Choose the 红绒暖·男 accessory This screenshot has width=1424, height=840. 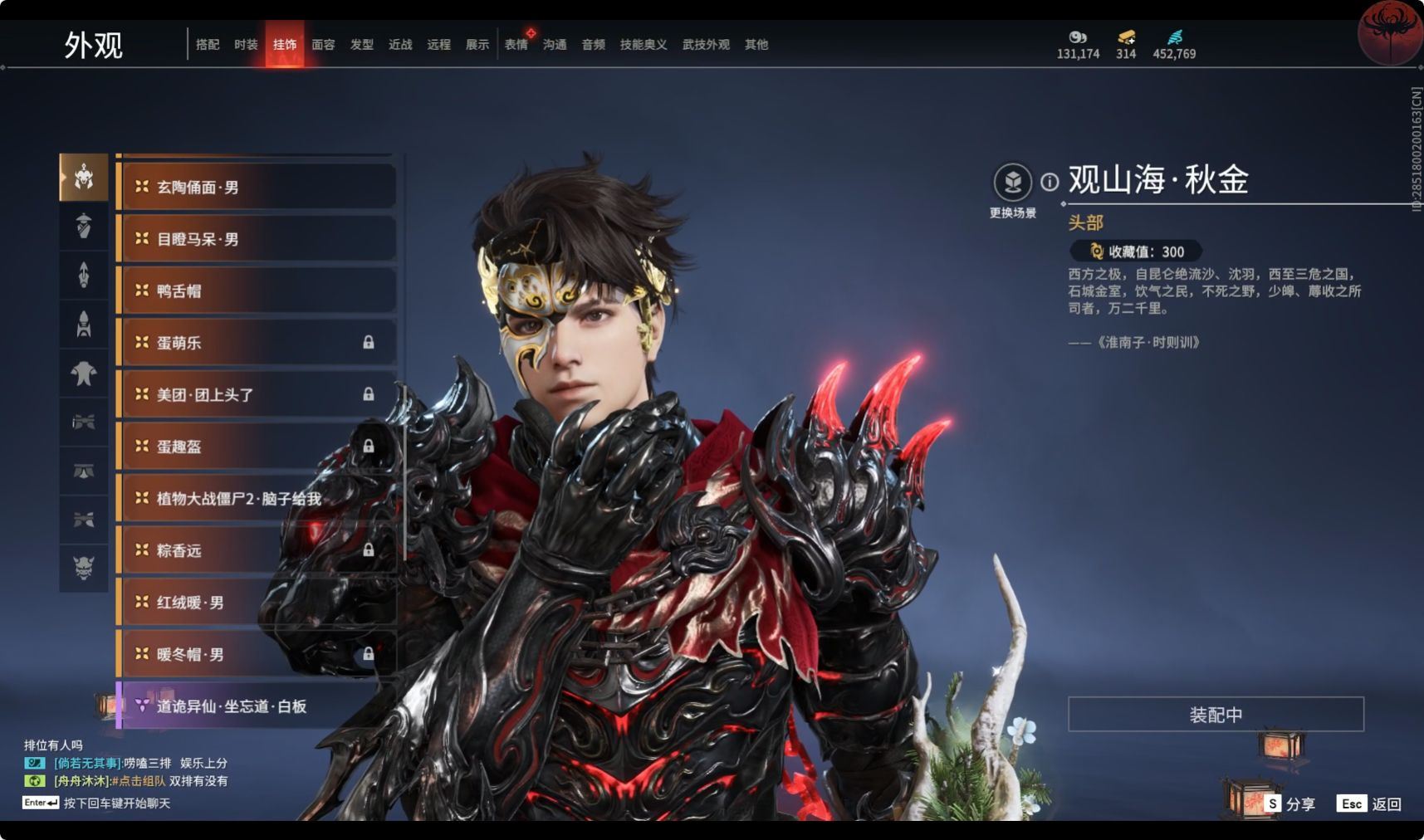(256, 603)
